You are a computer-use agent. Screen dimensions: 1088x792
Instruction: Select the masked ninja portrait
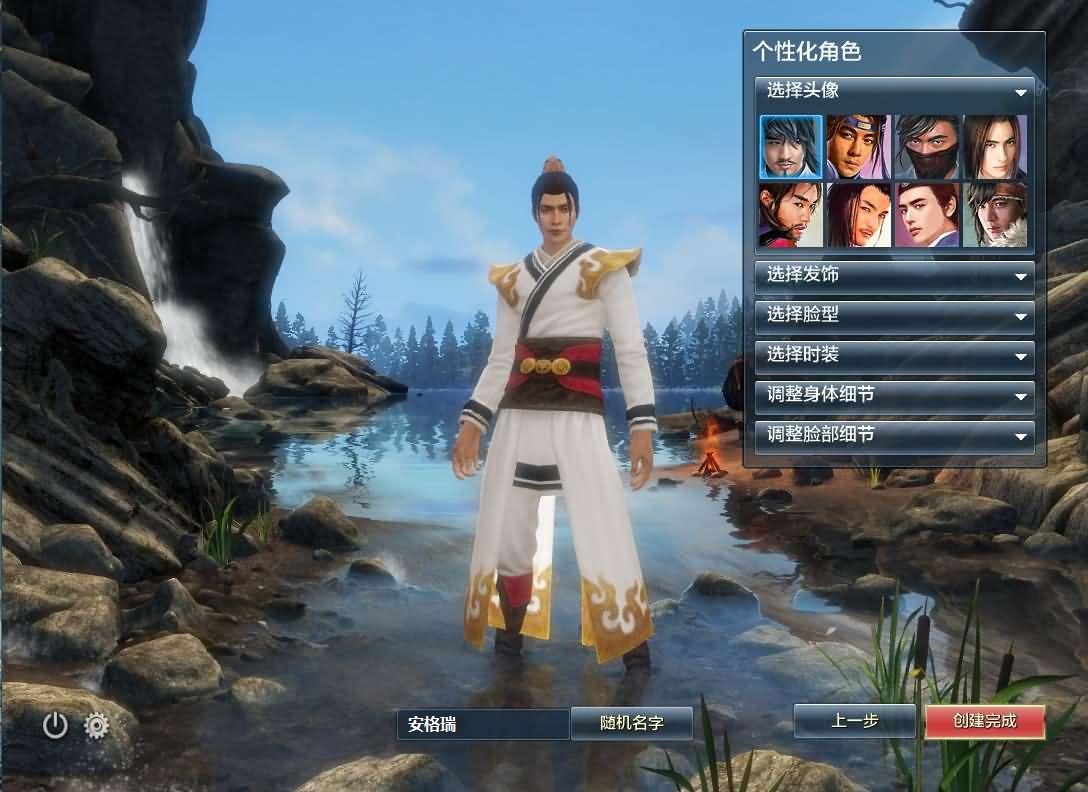tap(927, 147)
